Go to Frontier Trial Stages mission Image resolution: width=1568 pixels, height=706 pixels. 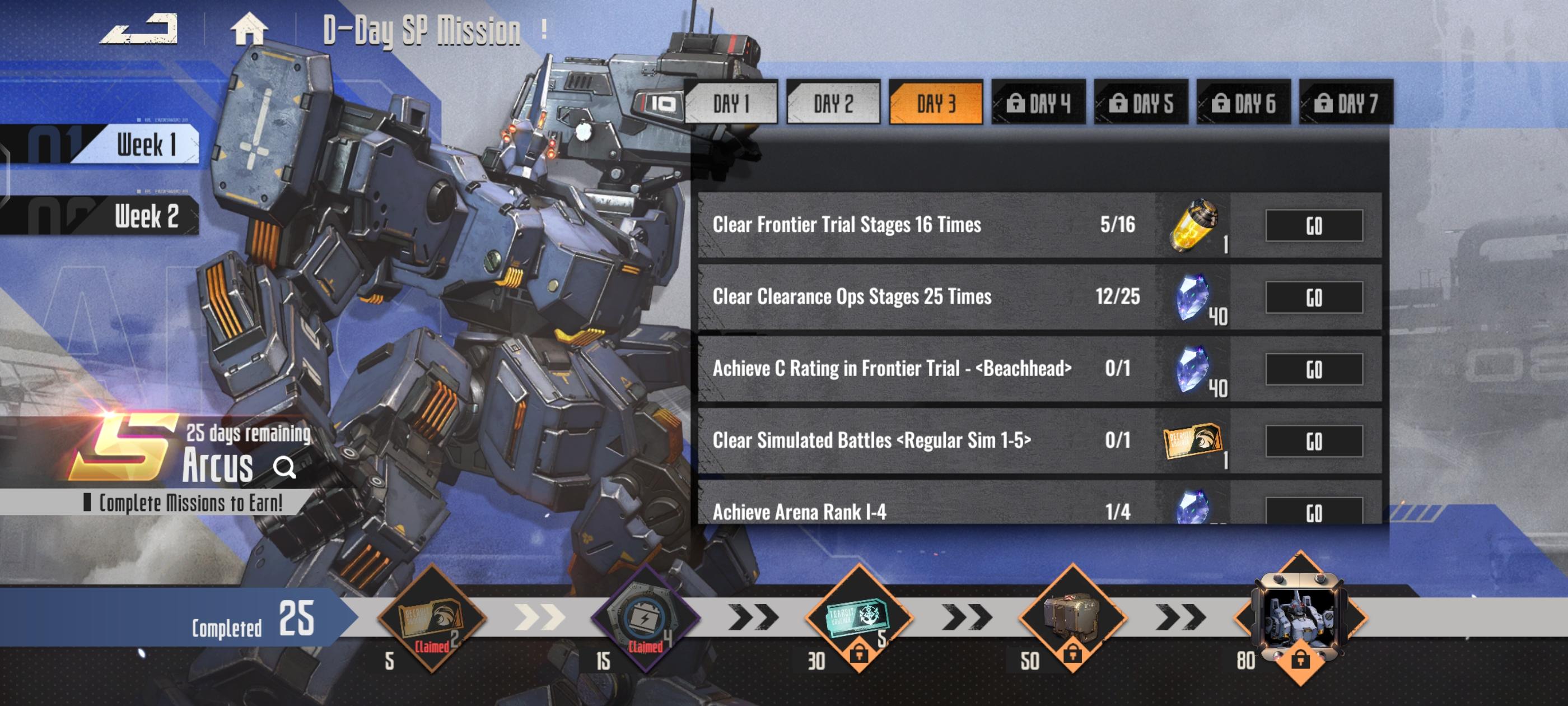tap(1314, 226)
